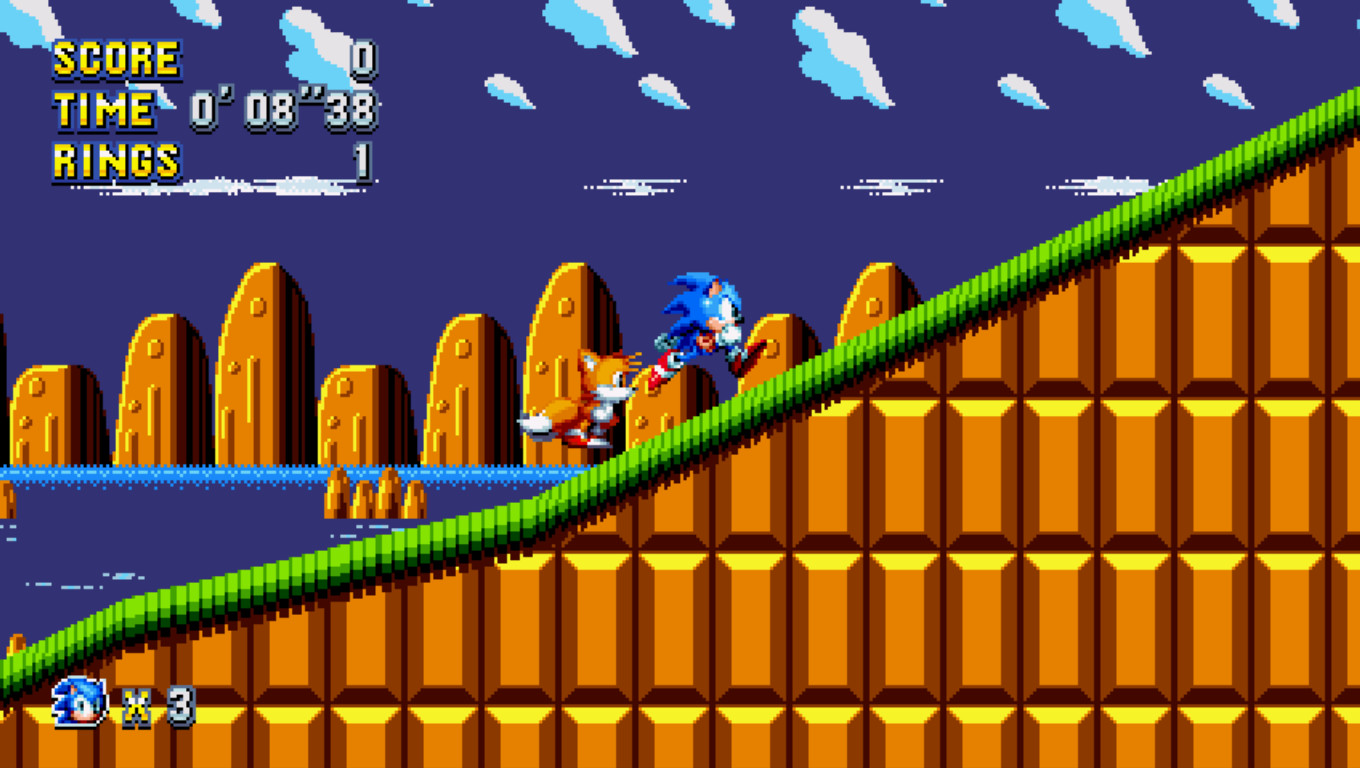Select the Sonic sprite running uphill

[703, 325]
